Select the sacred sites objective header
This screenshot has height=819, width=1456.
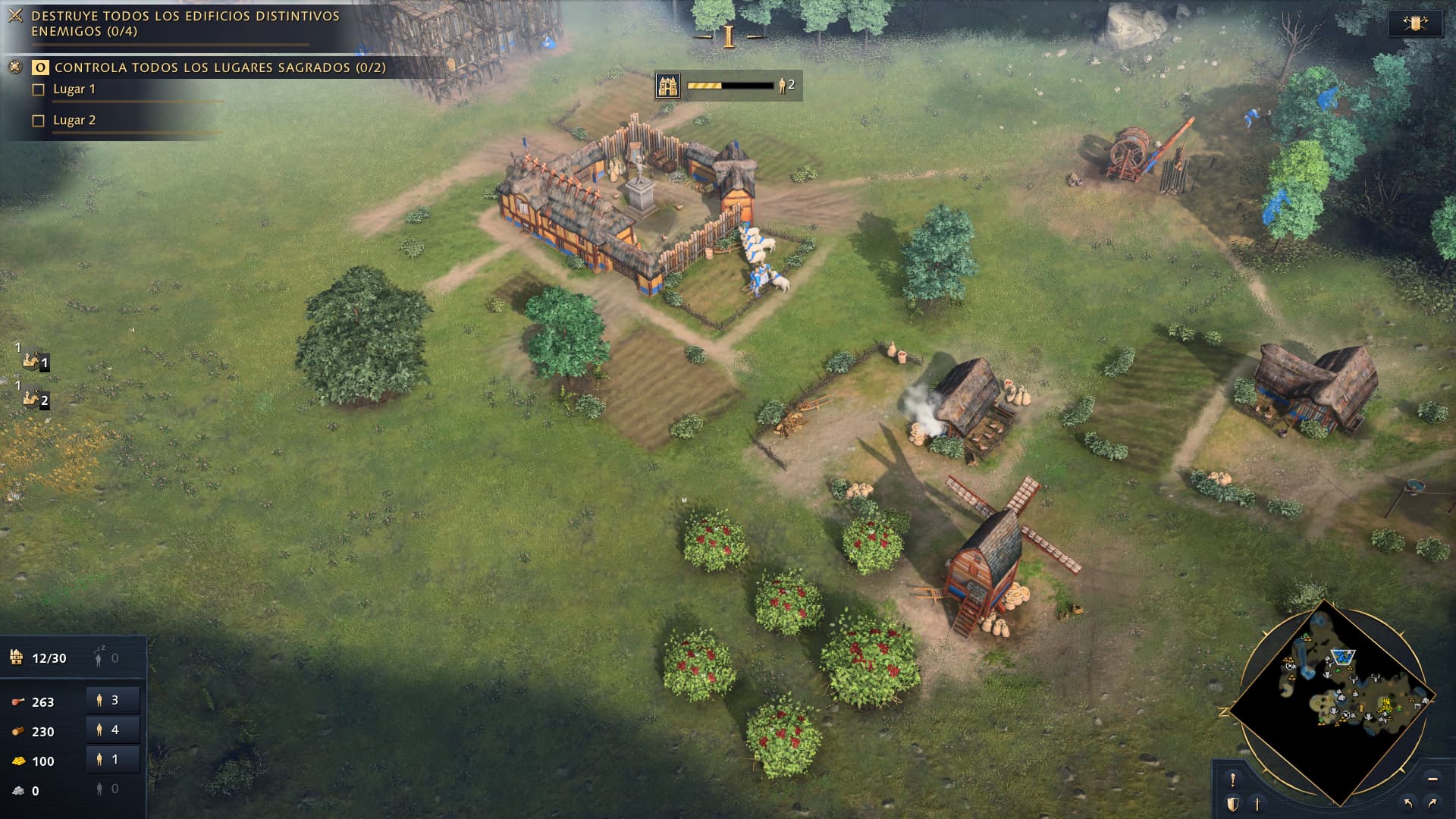pyautogui.click(x=220, y=67)
